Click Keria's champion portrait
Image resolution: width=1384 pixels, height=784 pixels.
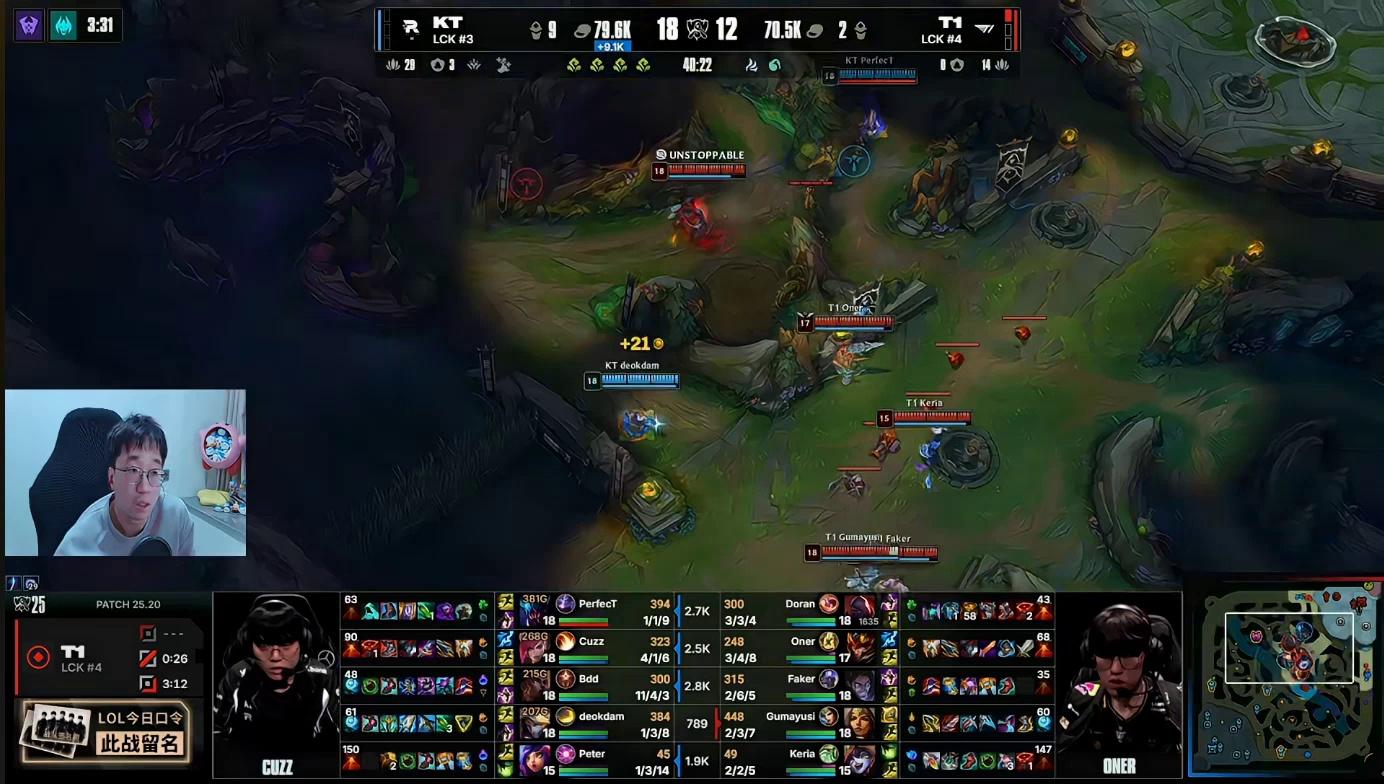tap(860, 760)
